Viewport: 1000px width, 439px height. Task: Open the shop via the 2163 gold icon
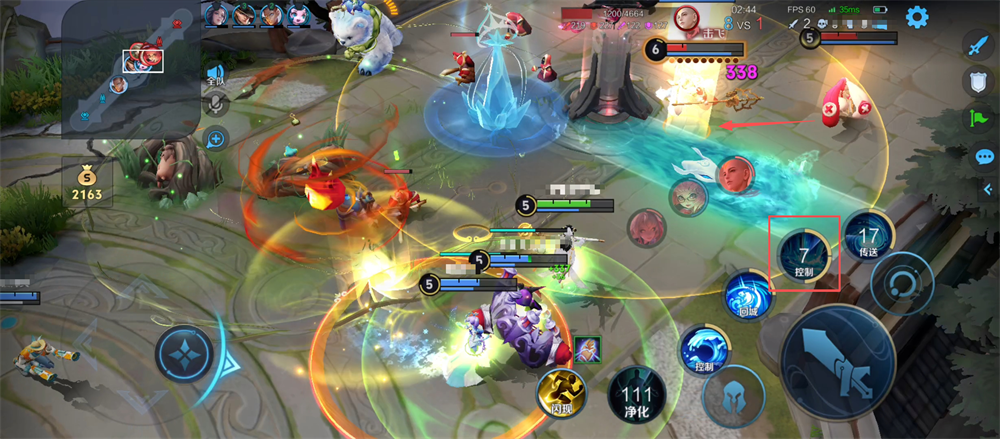coord(86,182)
